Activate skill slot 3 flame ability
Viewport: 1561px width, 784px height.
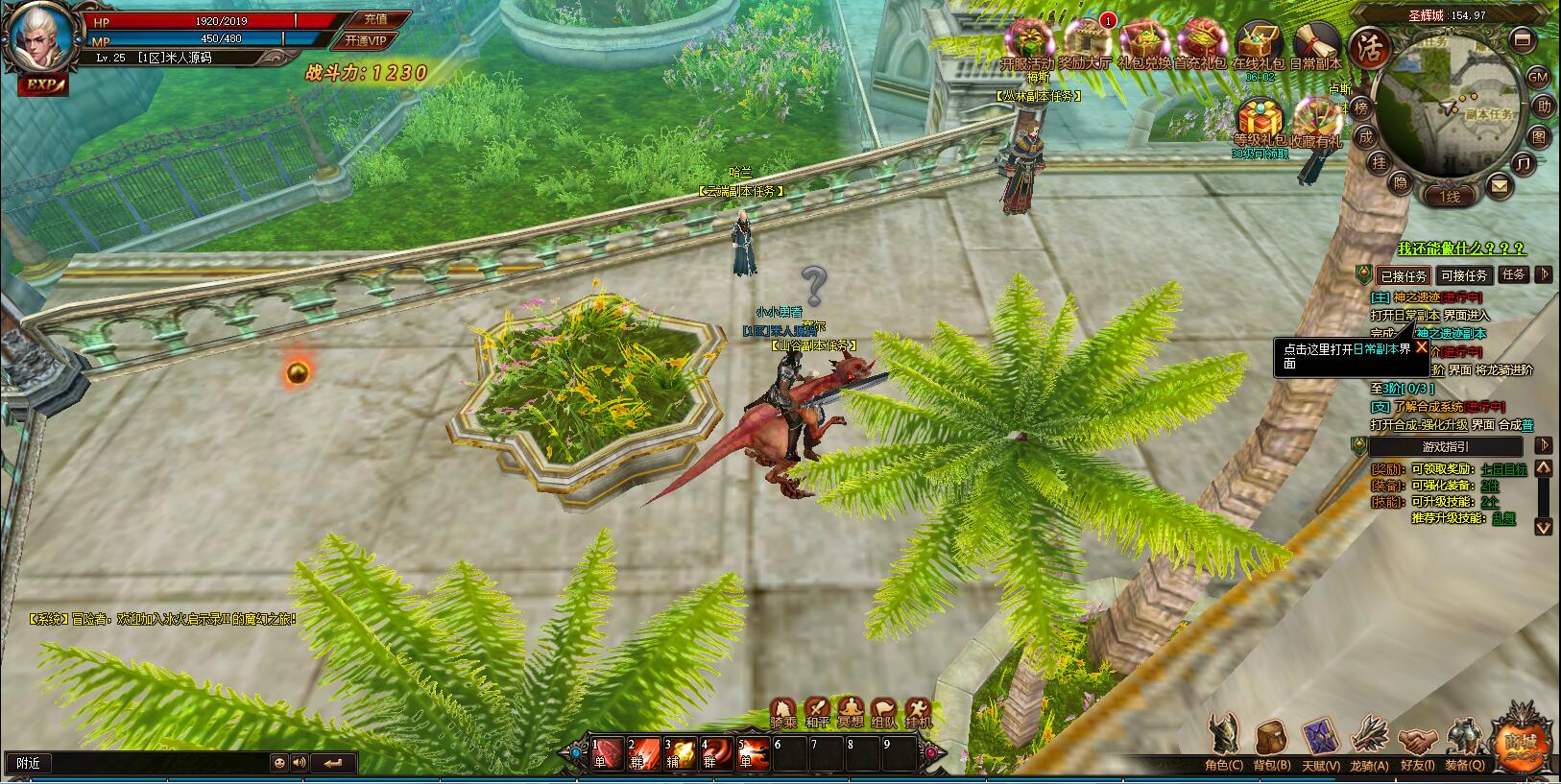point(681,752)
